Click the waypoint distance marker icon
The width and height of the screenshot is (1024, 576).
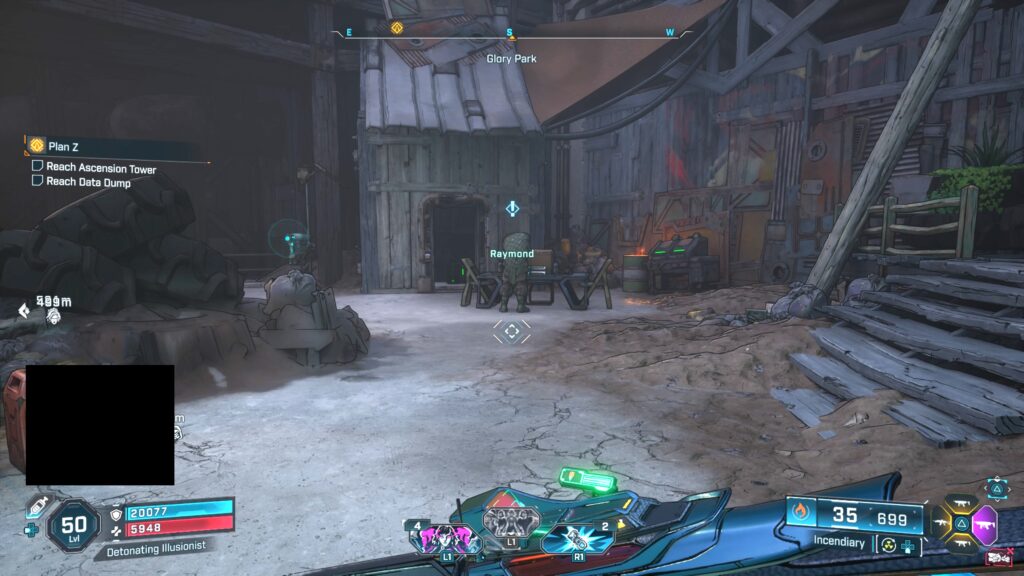click(23, 311)
